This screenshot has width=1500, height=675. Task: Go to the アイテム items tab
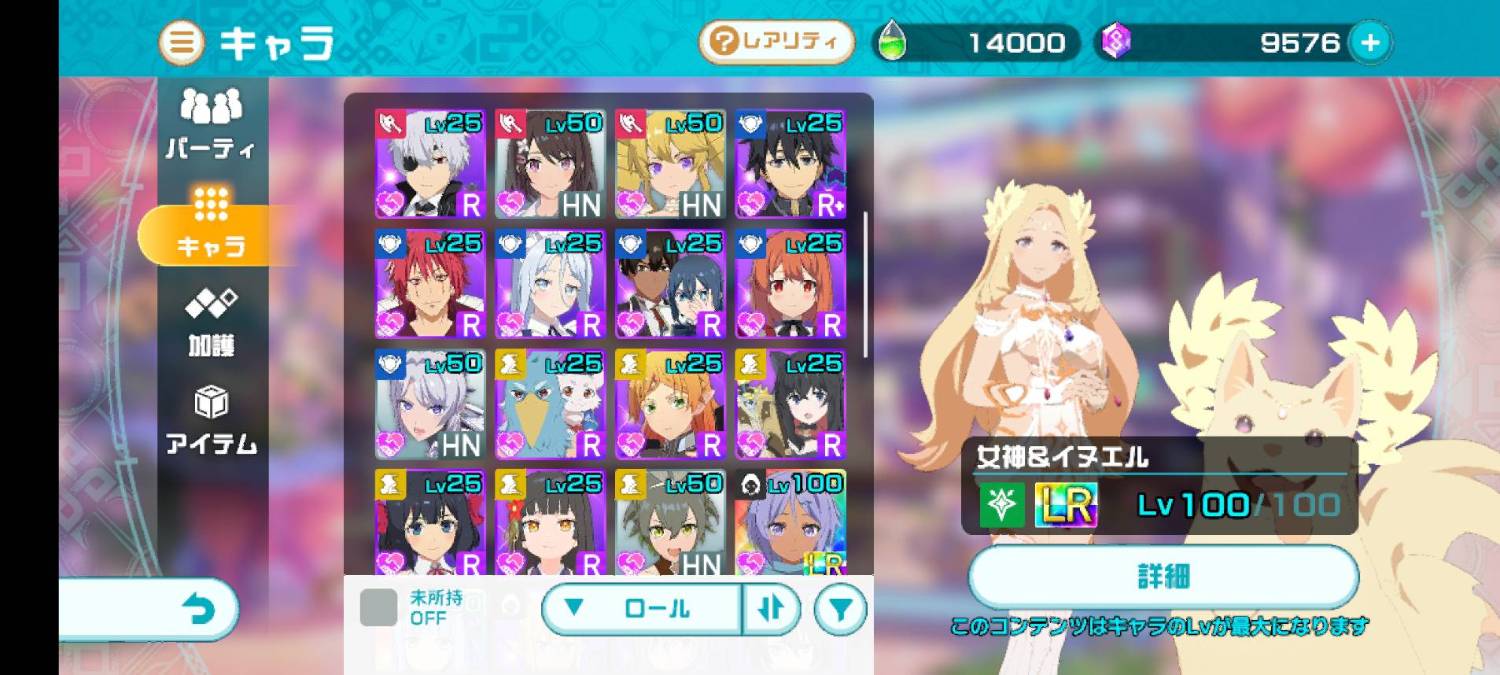pyautogui.click(x=211, y=421)
